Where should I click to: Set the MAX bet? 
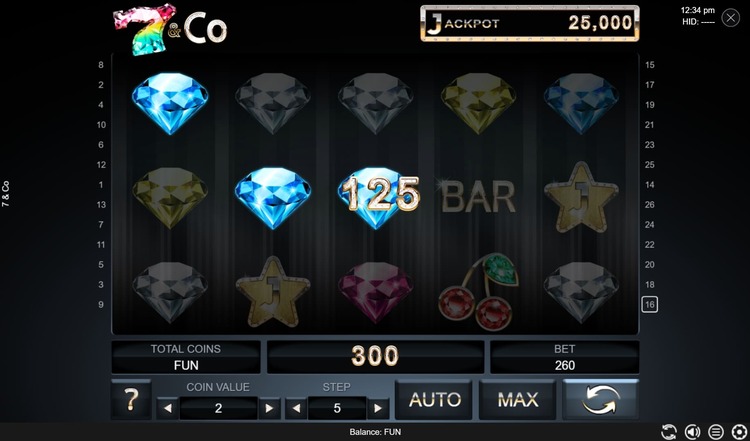[518, 400]
